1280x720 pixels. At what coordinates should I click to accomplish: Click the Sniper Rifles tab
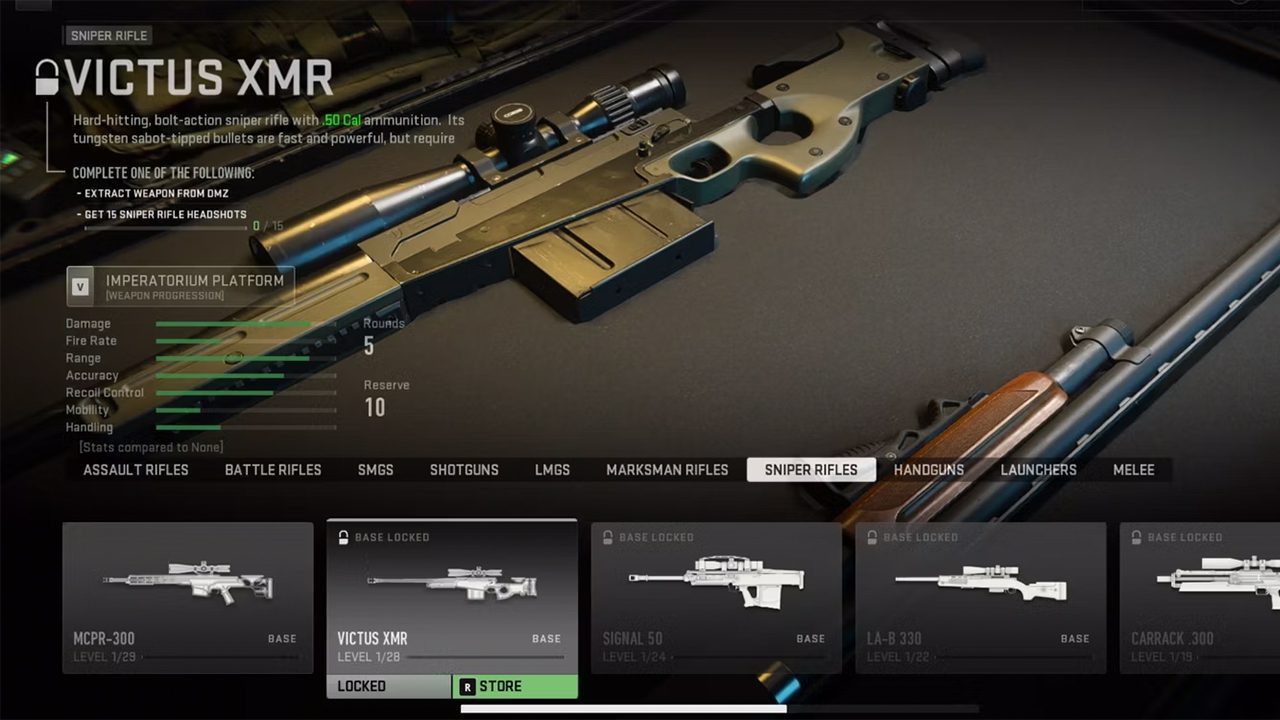pyautogui.click(x=811, y=470)
